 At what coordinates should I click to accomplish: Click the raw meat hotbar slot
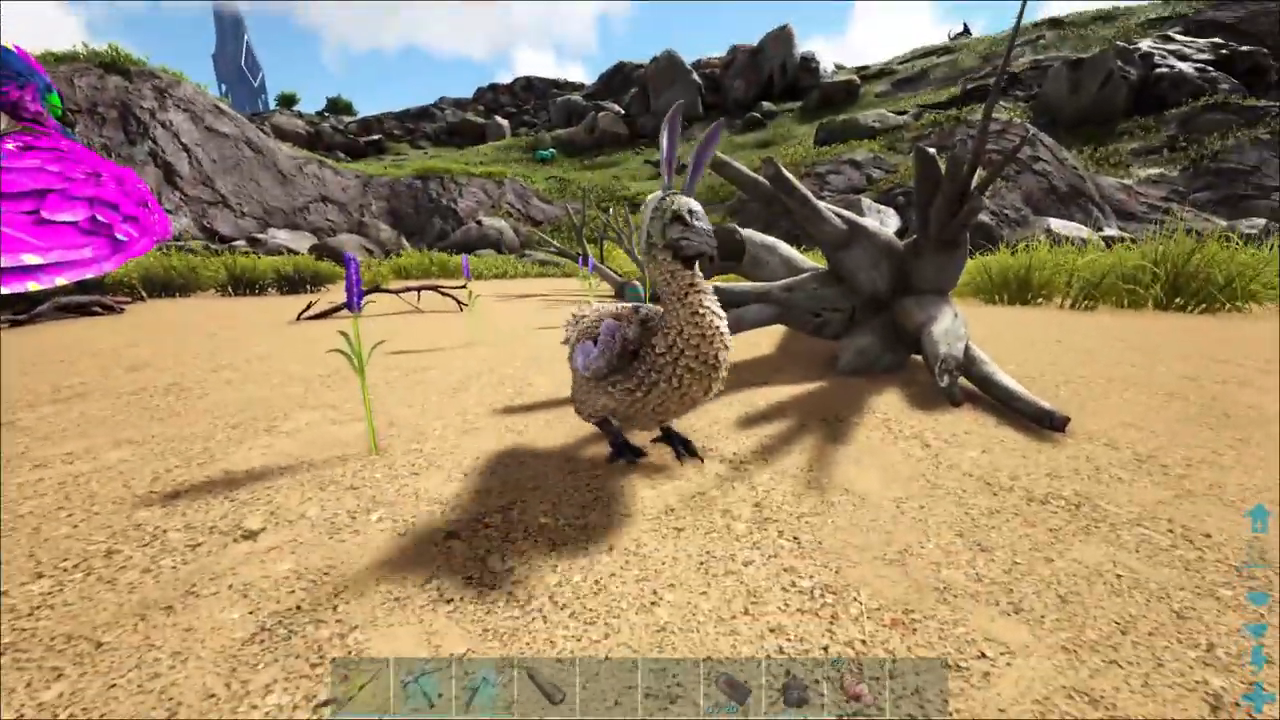[x=856, y=688]
